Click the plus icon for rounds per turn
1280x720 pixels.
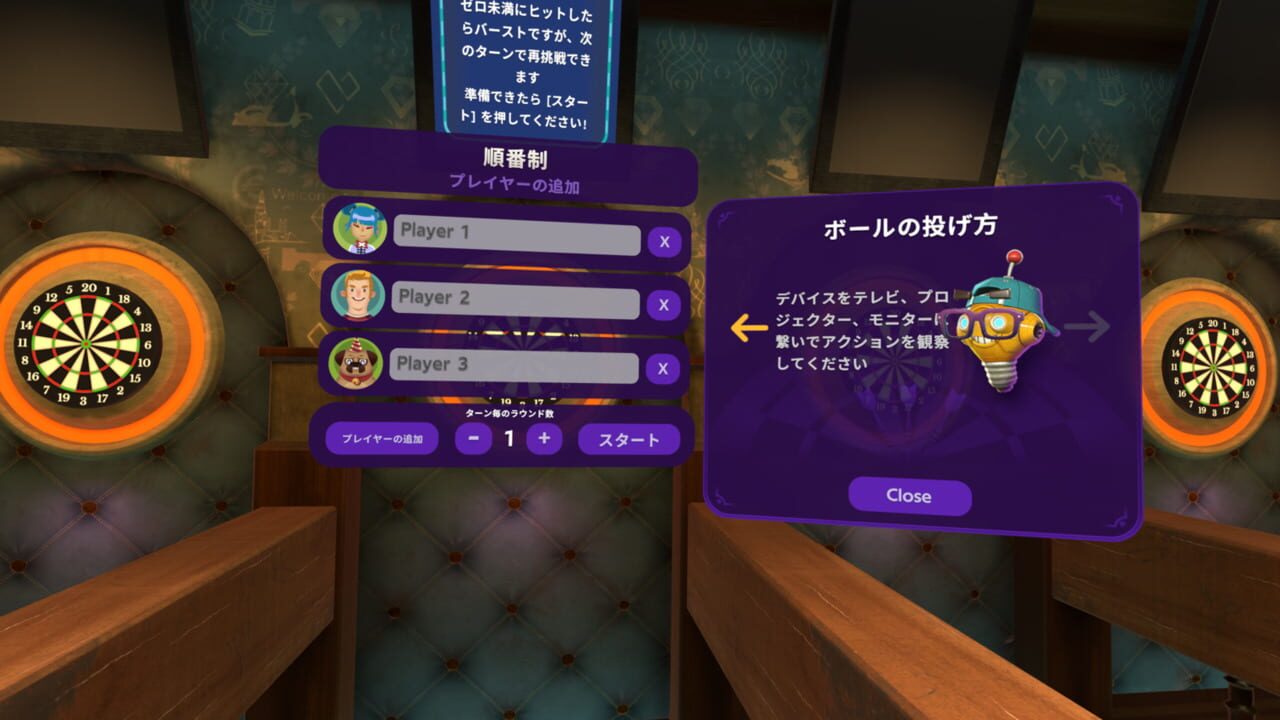tap(544, 438)
